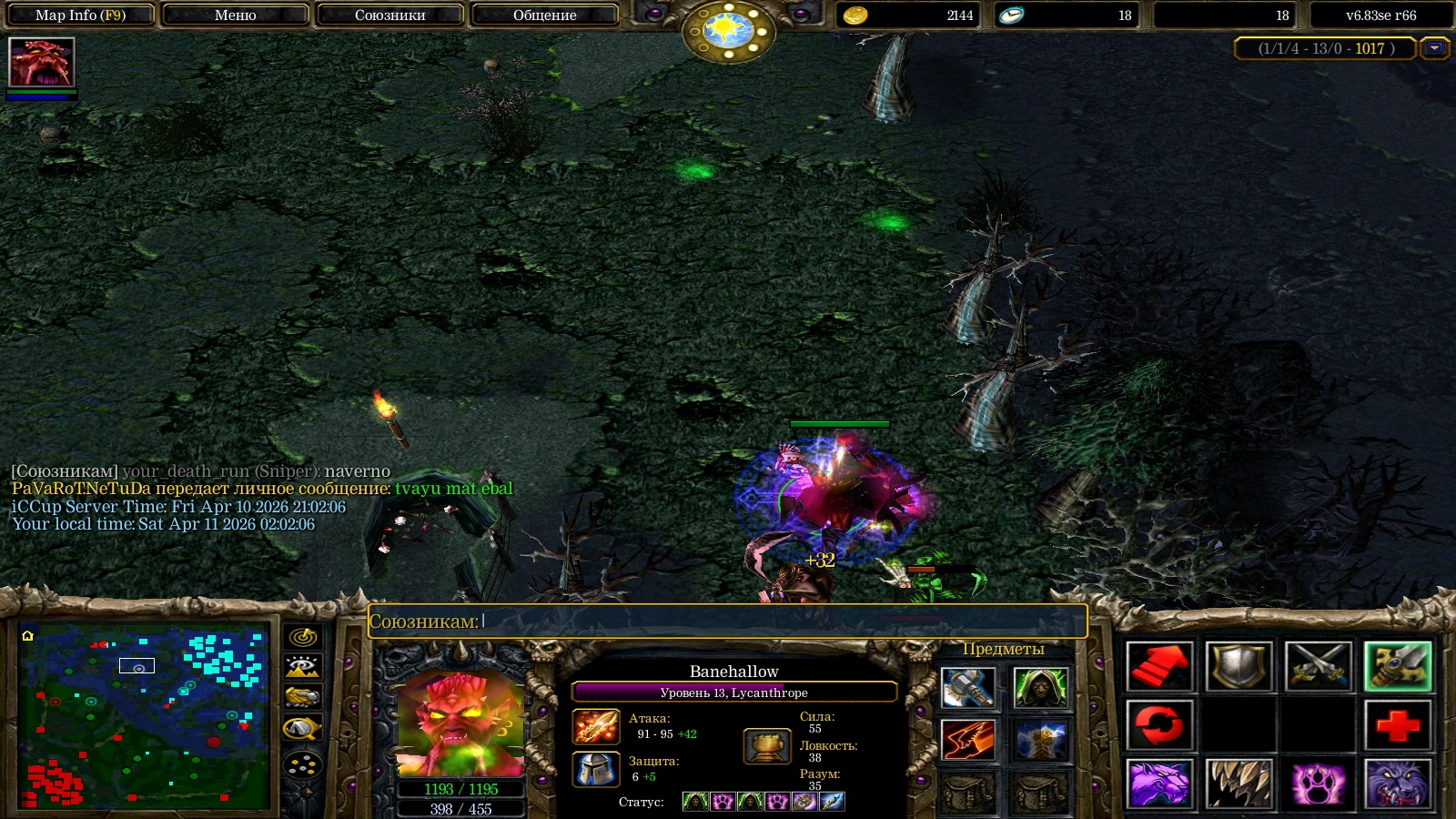Cast the purple wolf Summon Wolves ability
1456x819 pixels.
1158,784
